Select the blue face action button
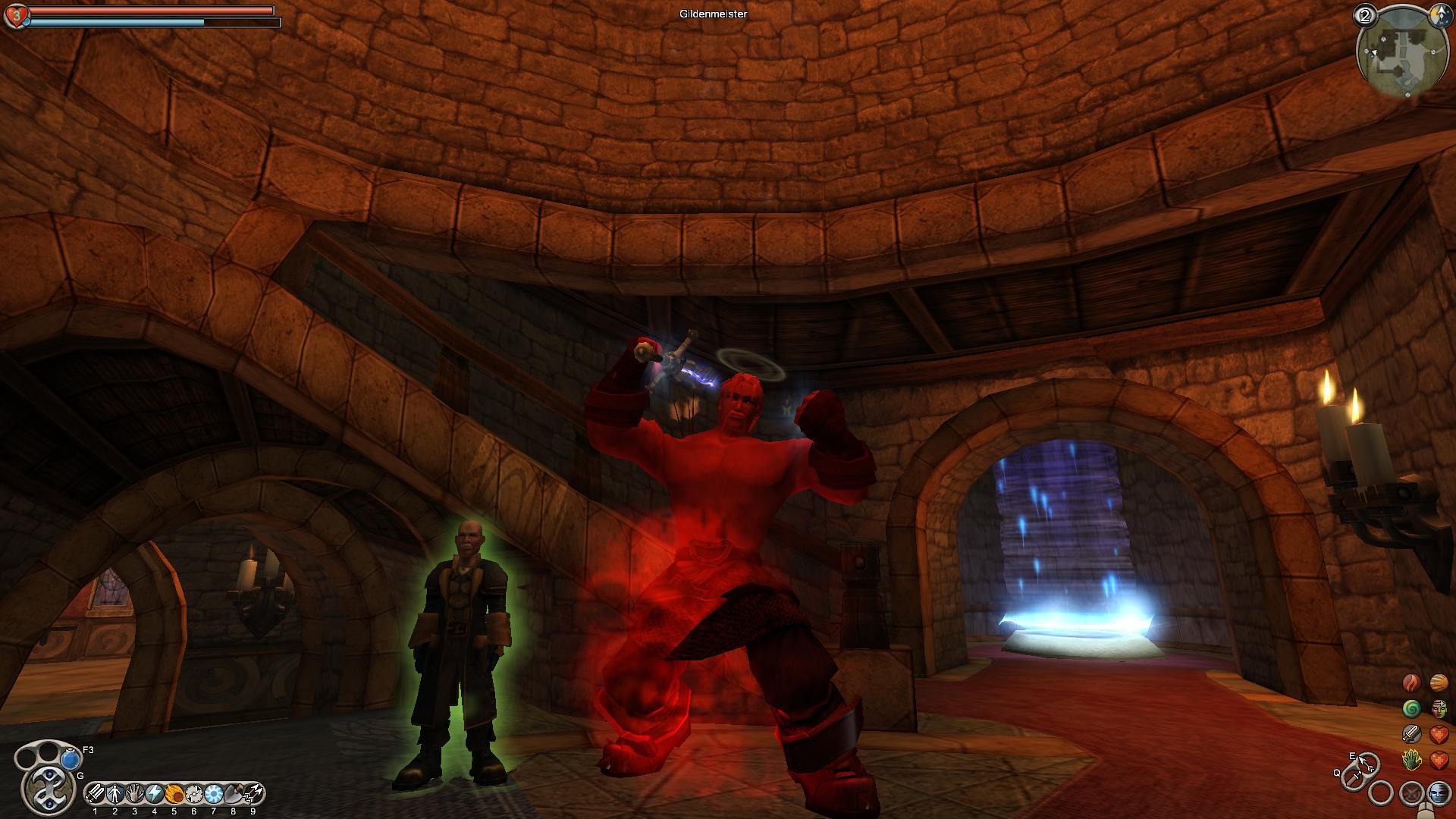1456x819 pixels. [1438, 793]
